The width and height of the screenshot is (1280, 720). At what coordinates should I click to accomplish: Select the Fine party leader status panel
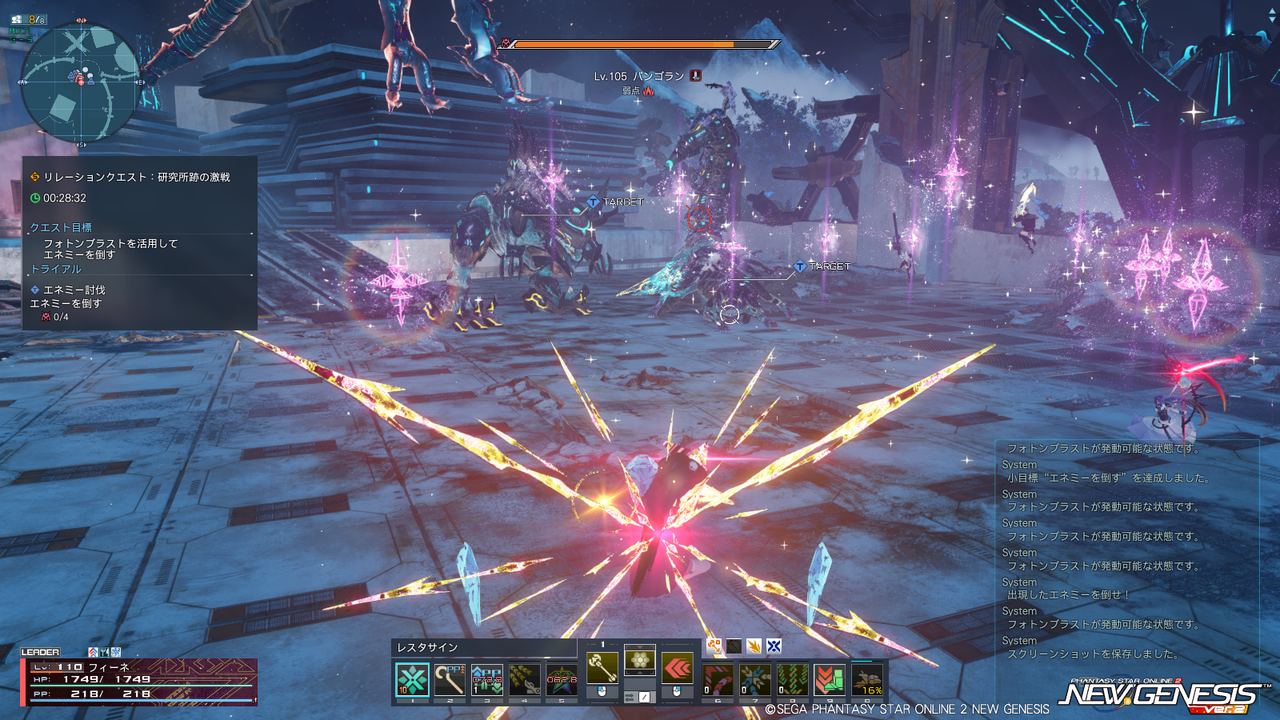coord(140,681)
